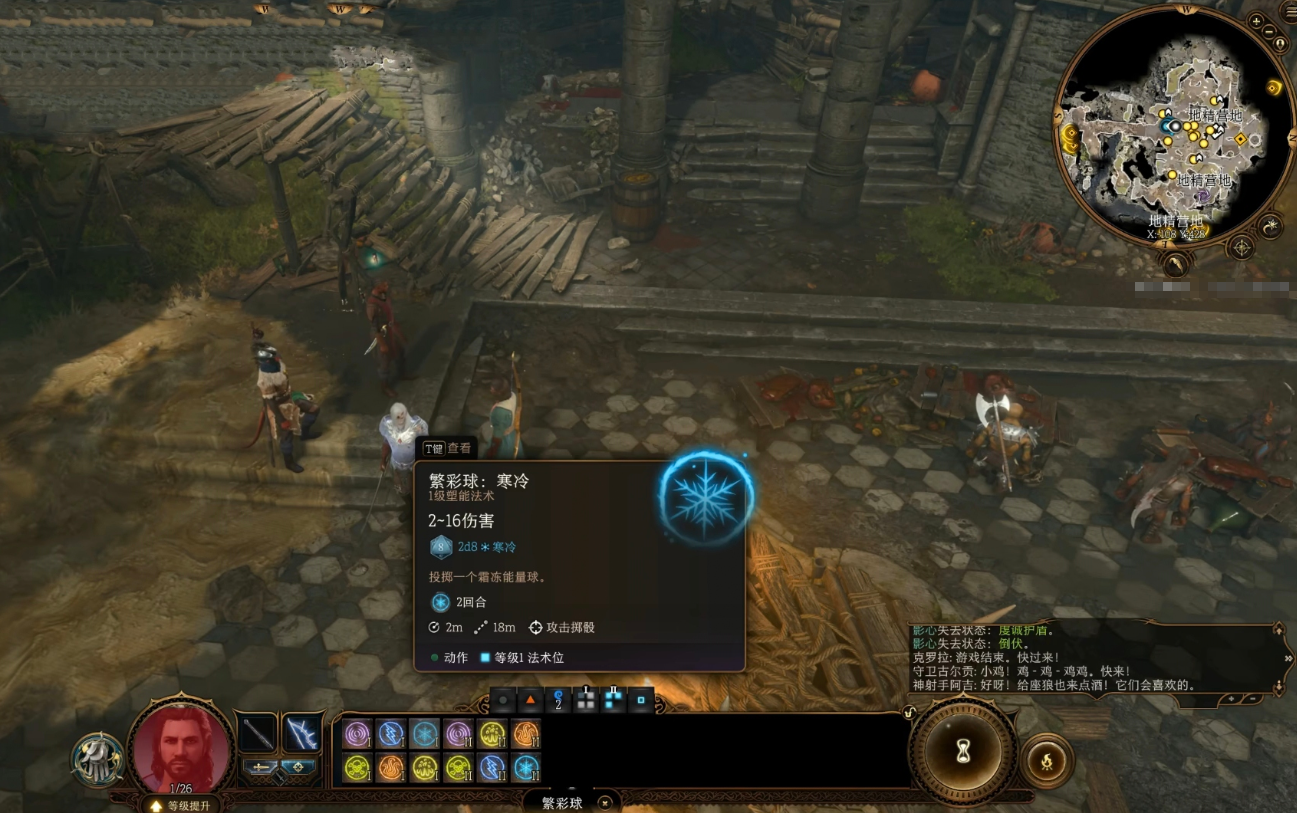Click the circular minimap of 地精营地

tap(1162, 125)
